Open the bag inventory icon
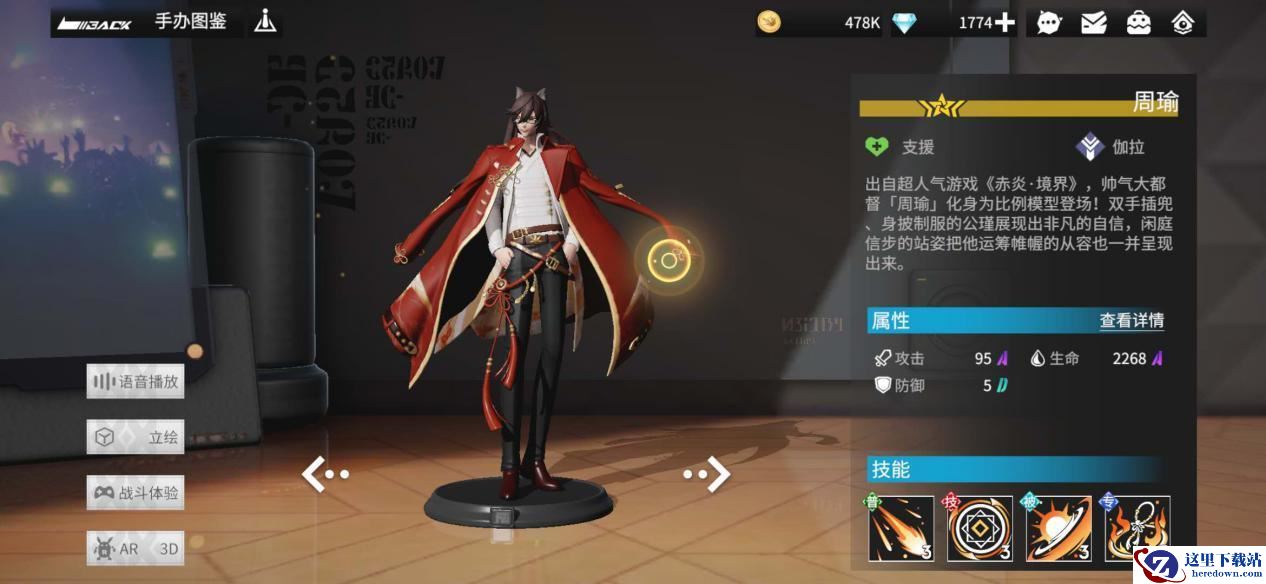This screenshot has width=1266, height=584. click(1138, 23)
